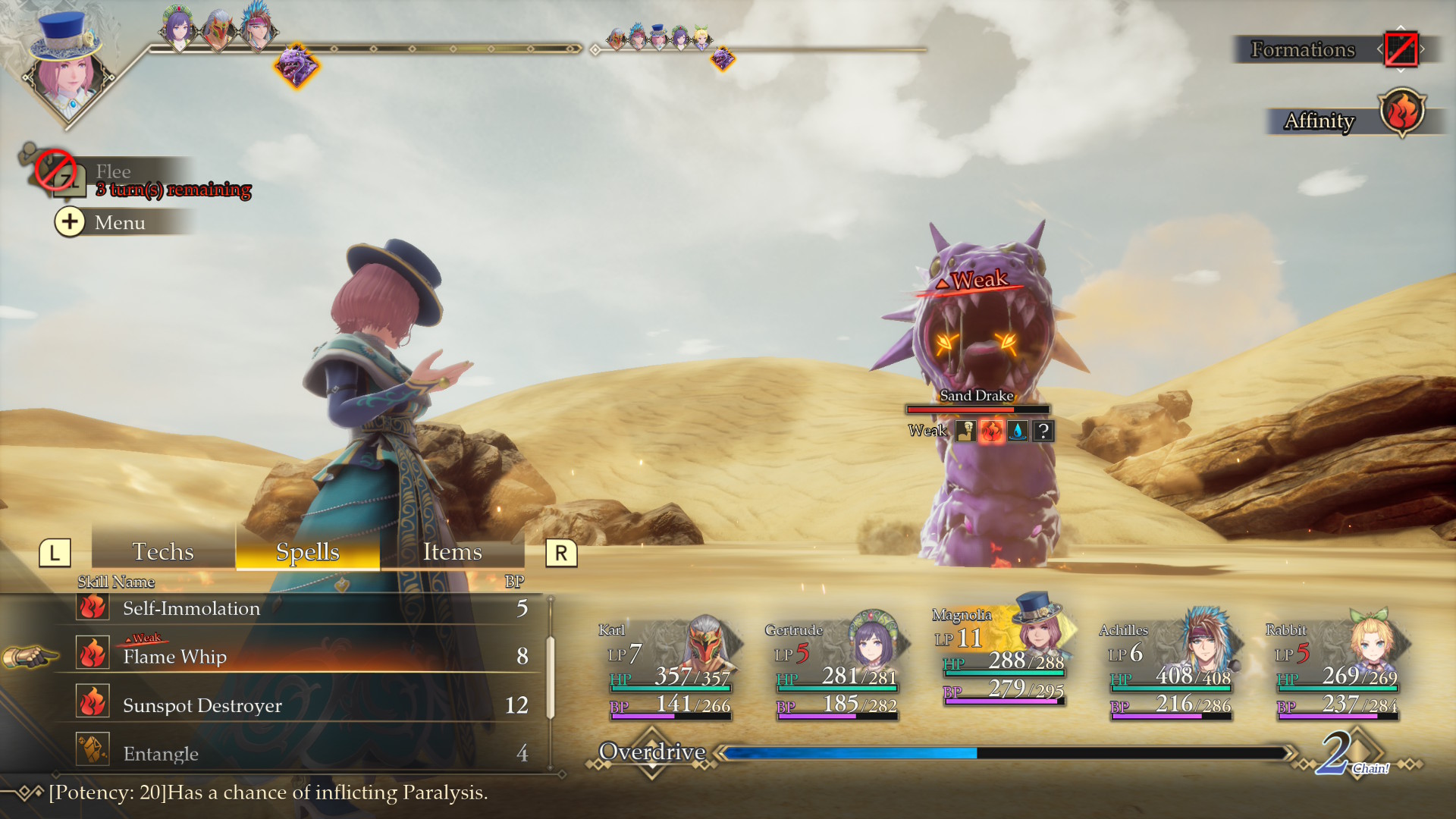
Task: Select Achilles' party status panel
Action: (x=1169, y=667)
